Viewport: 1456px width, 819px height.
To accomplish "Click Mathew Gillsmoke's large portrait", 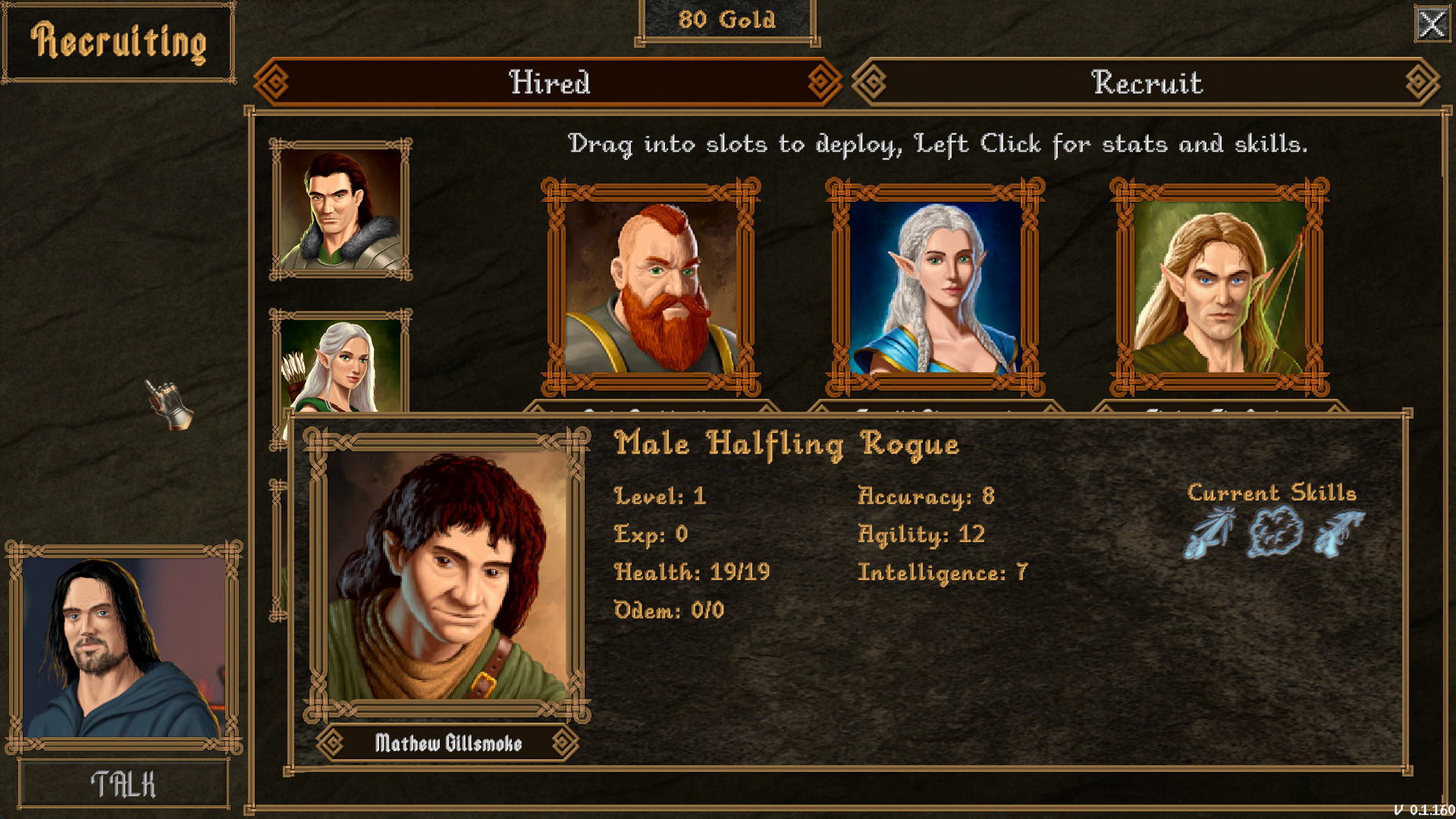I will (447, 575).
